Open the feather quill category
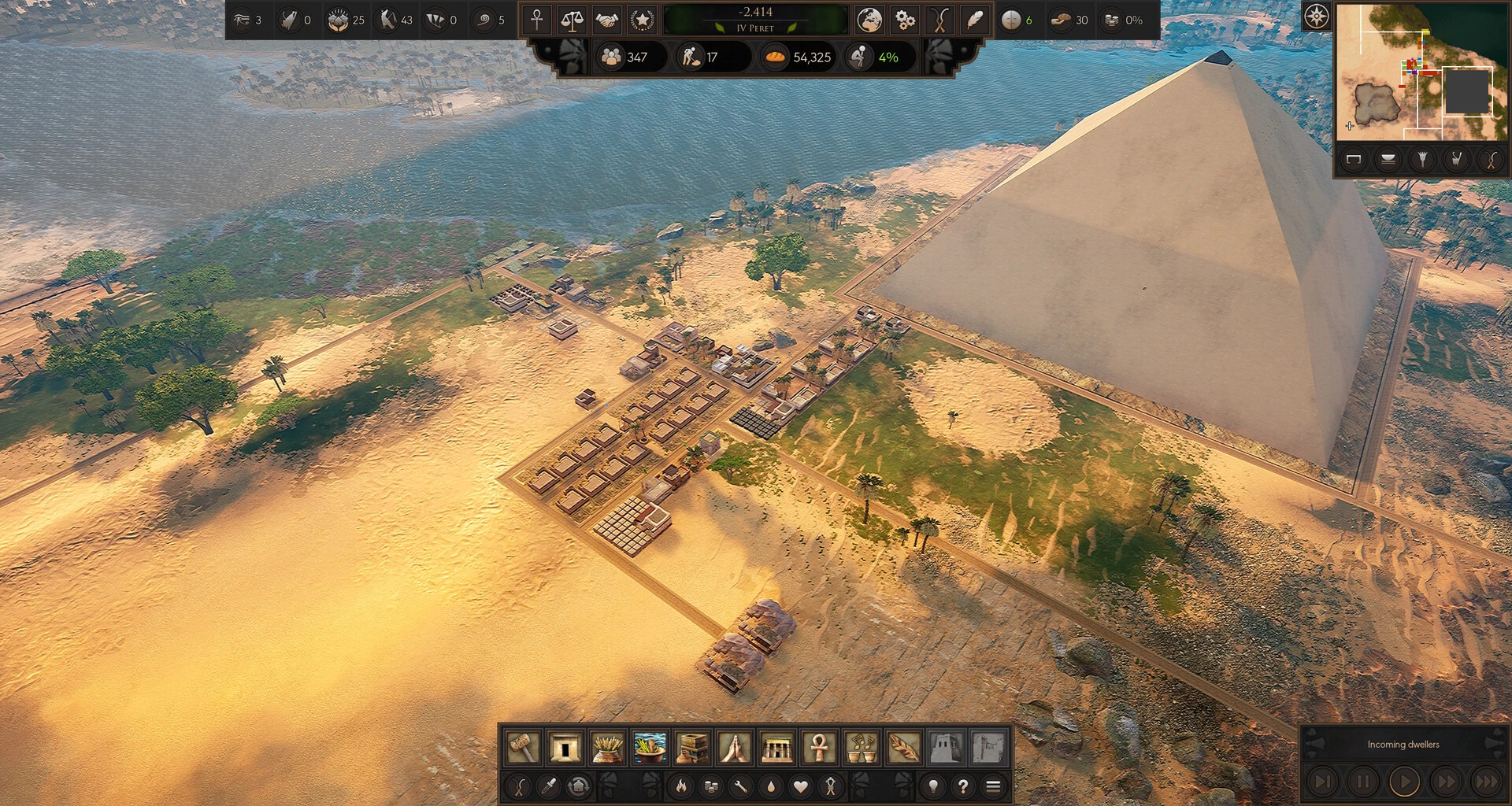 click(x=903, y=747)
